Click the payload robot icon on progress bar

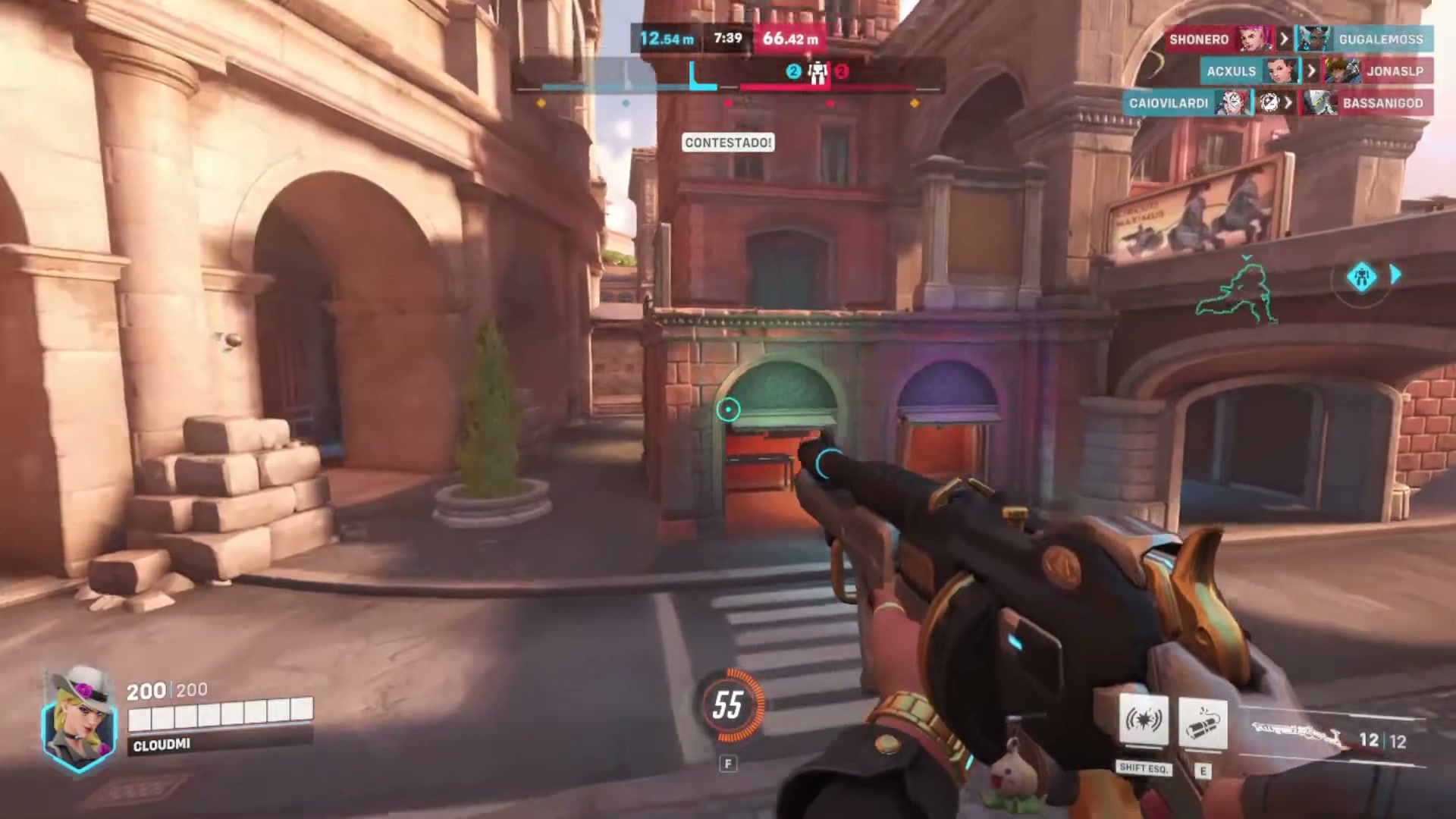tap(816, 71)
